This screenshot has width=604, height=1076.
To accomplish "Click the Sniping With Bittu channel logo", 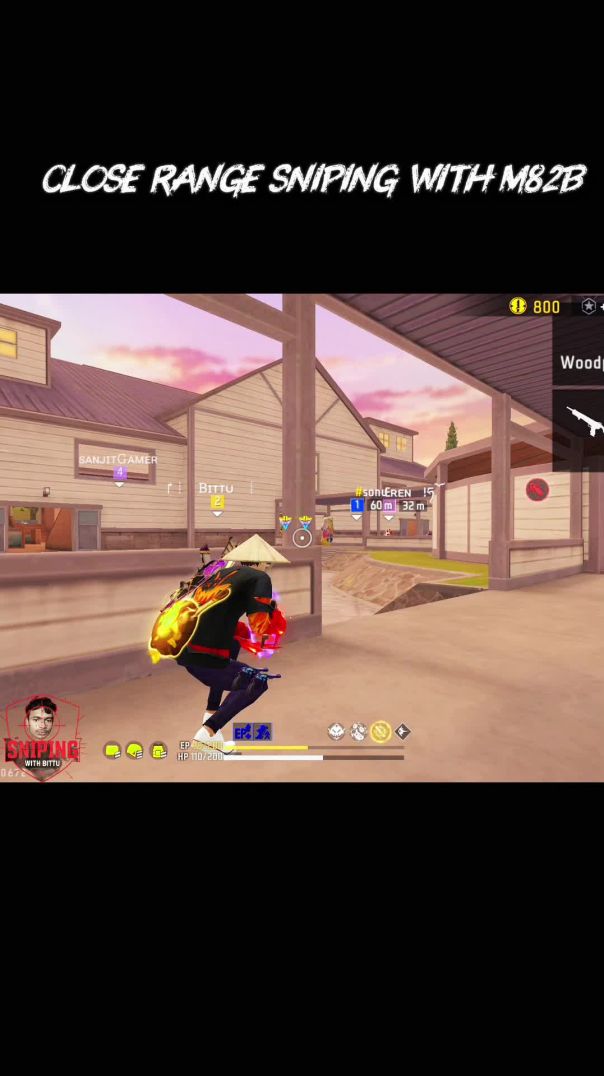I will point(41,738).
